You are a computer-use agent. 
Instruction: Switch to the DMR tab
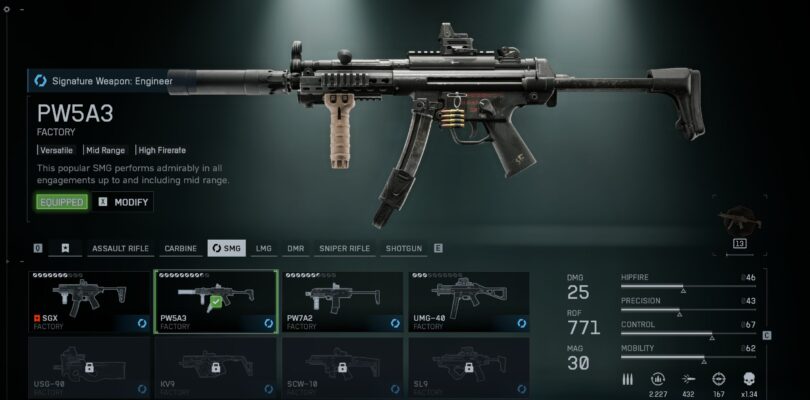(x=295, y=248)
